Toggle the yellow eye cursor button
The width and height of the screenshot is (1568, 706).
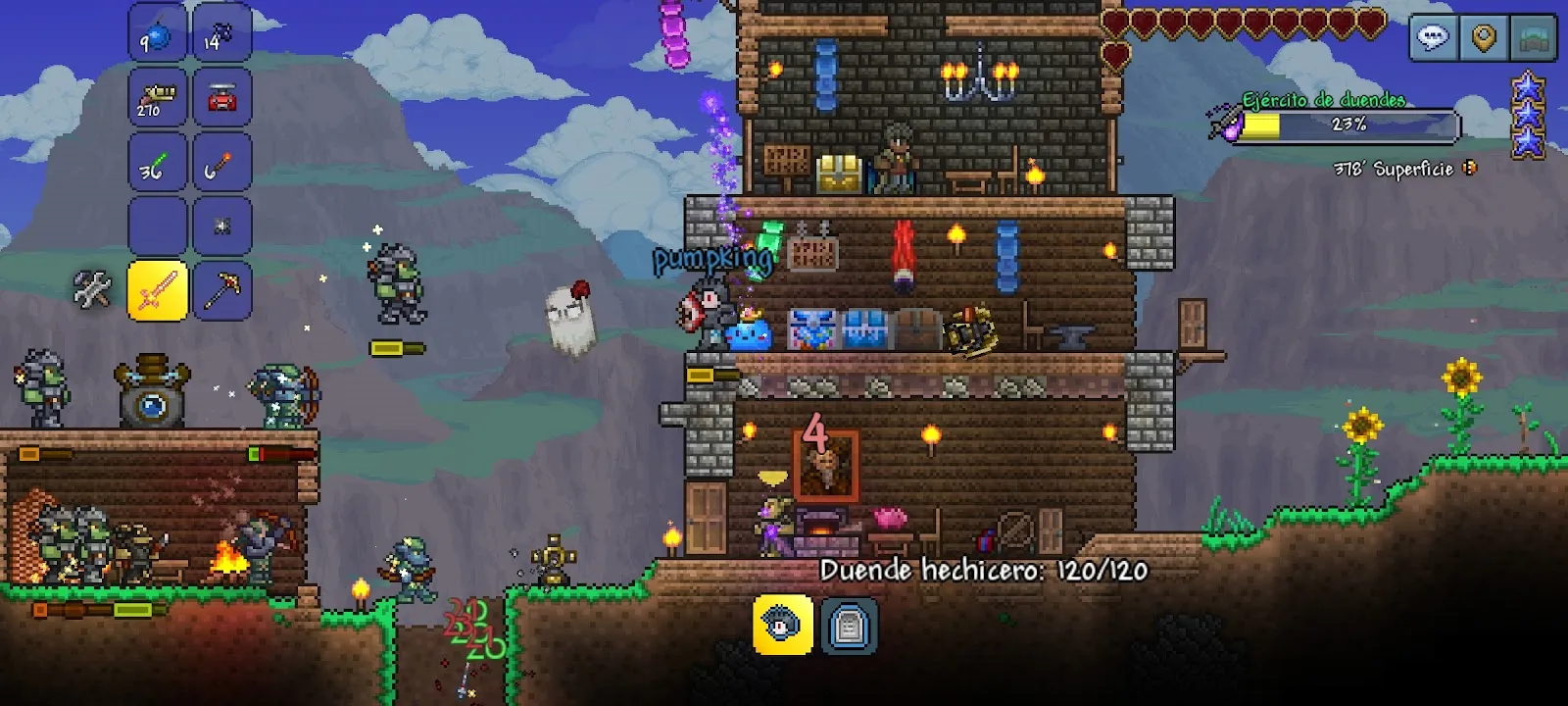tap(782, 625)
